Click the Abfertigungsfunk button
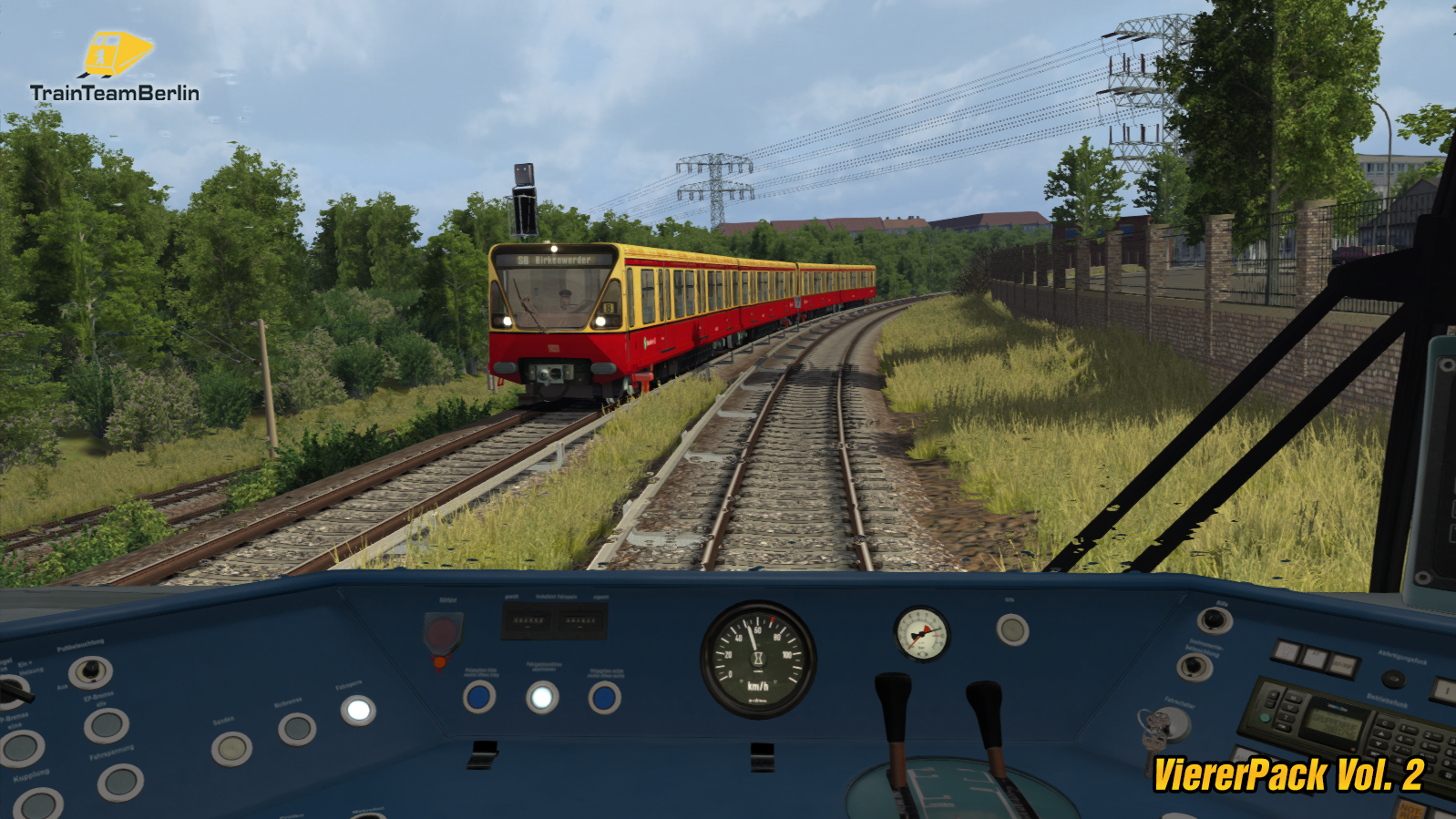The height and width of the screenshot is (819, 1456). tap(1392, 679)
